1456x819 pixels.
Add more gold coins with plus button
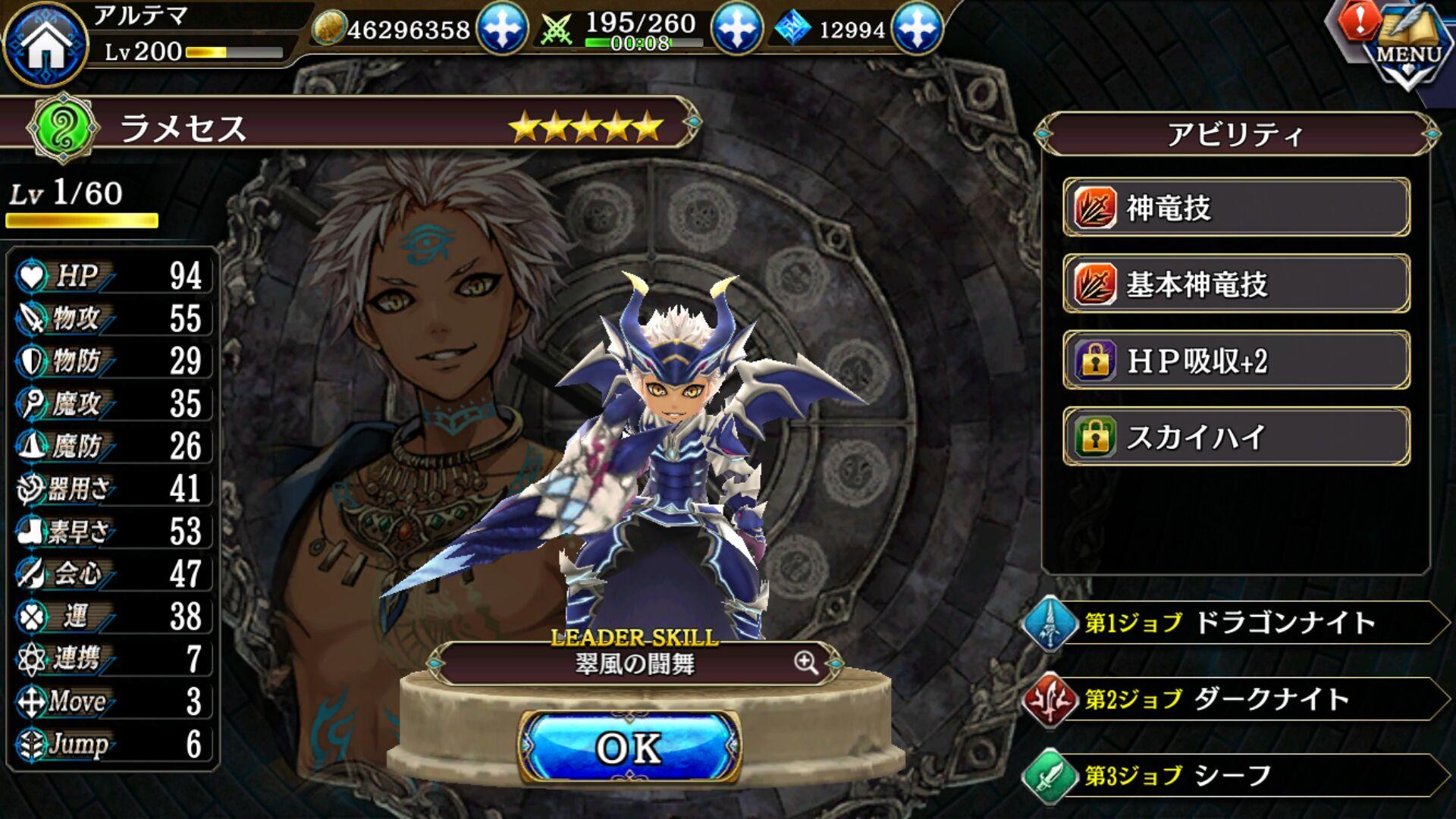[x=501, y=28]
